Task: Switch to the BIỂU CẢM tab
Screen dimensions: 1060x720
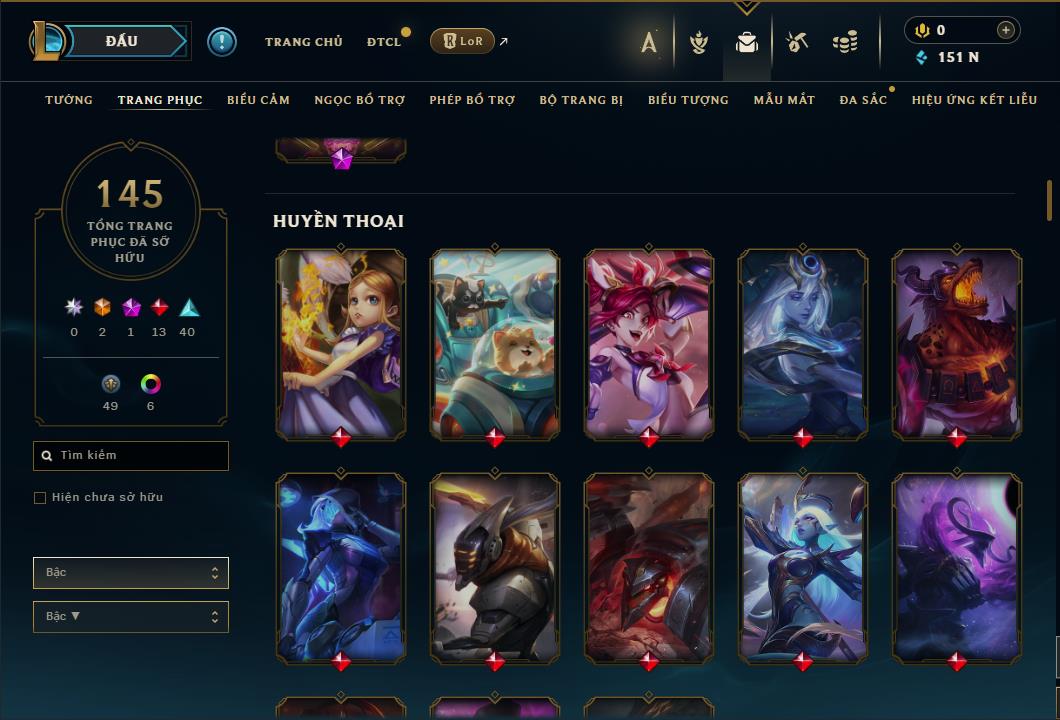Action: pyautogui.click(x=258, y=100)
